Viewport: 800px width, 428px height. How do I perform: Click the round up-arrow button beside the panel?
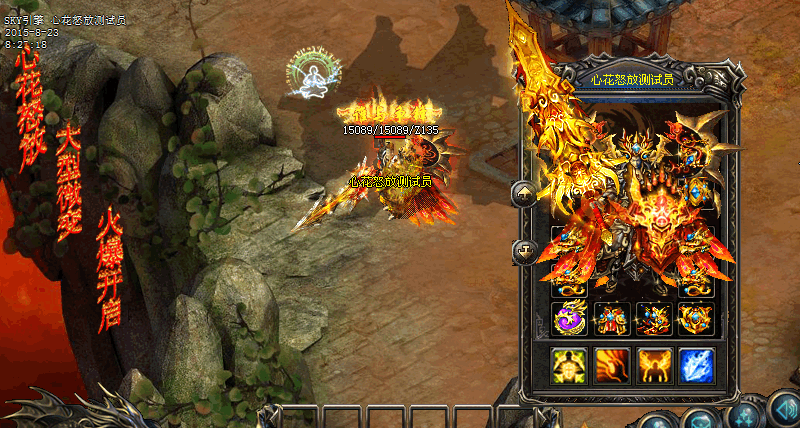pyautogui.click(x=524, y=194)
